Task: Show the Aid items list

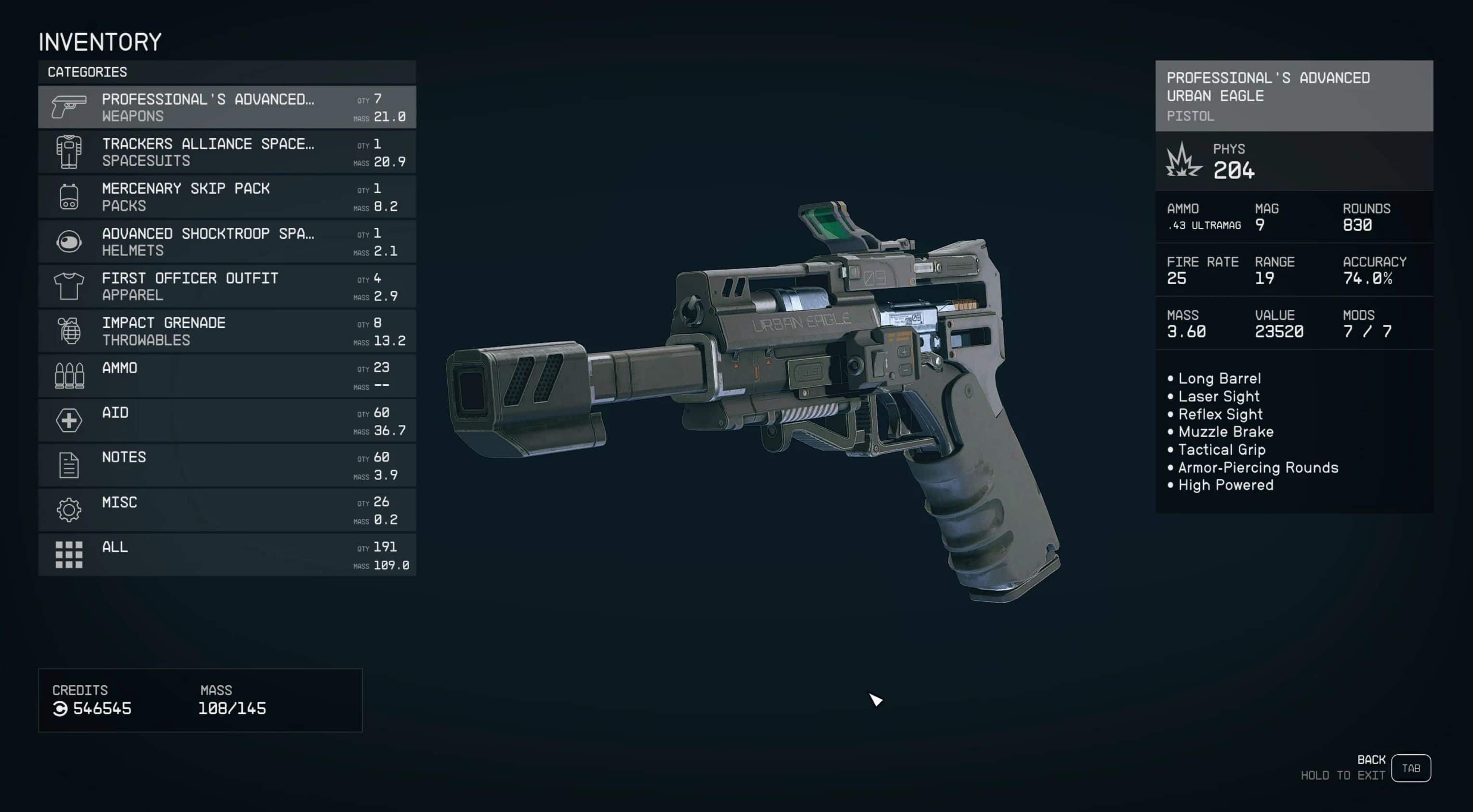Action: click(226, 420)
